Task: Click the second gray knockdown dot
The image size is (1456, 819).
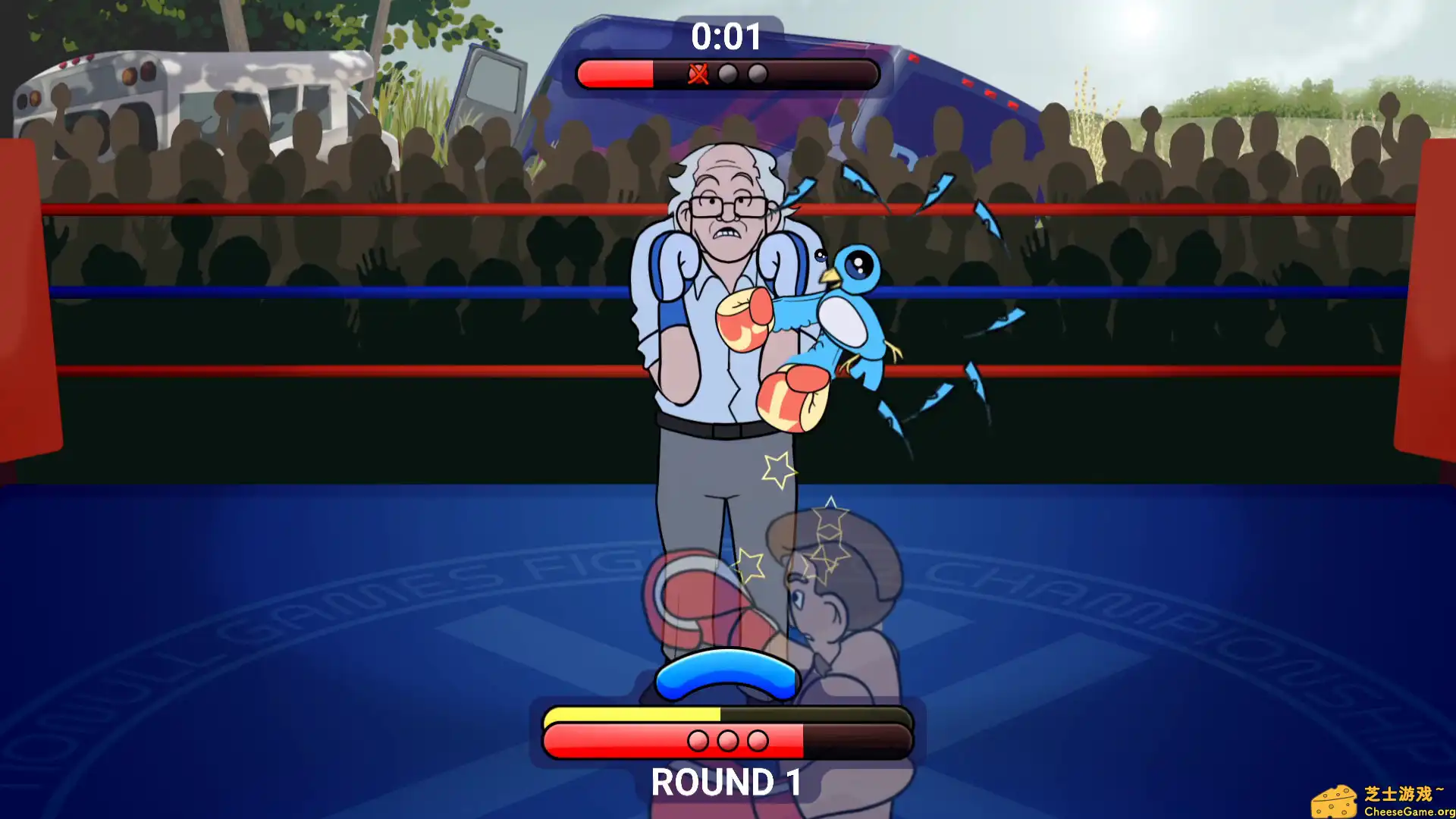Action: pyautogui.click(x=756, y=74)
